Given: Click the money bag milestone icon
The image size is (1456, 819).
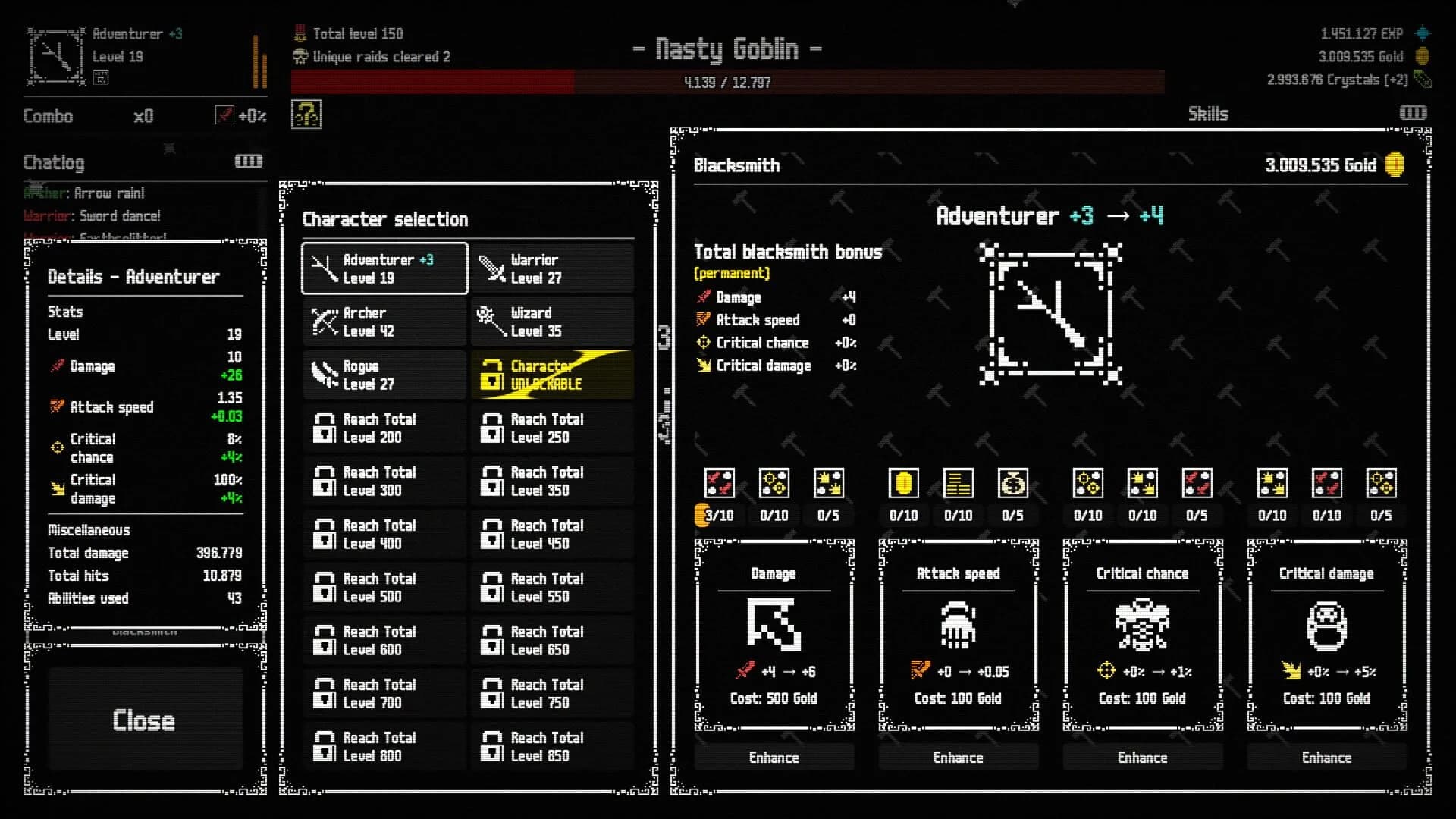Looking at the screenshot, I should point(1014,483).
